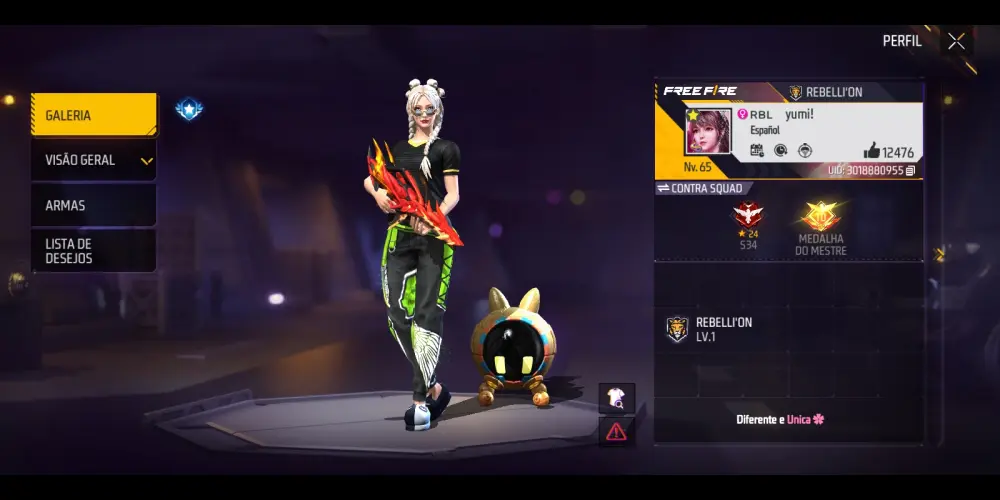Copy the player UID

click(910, 171)
